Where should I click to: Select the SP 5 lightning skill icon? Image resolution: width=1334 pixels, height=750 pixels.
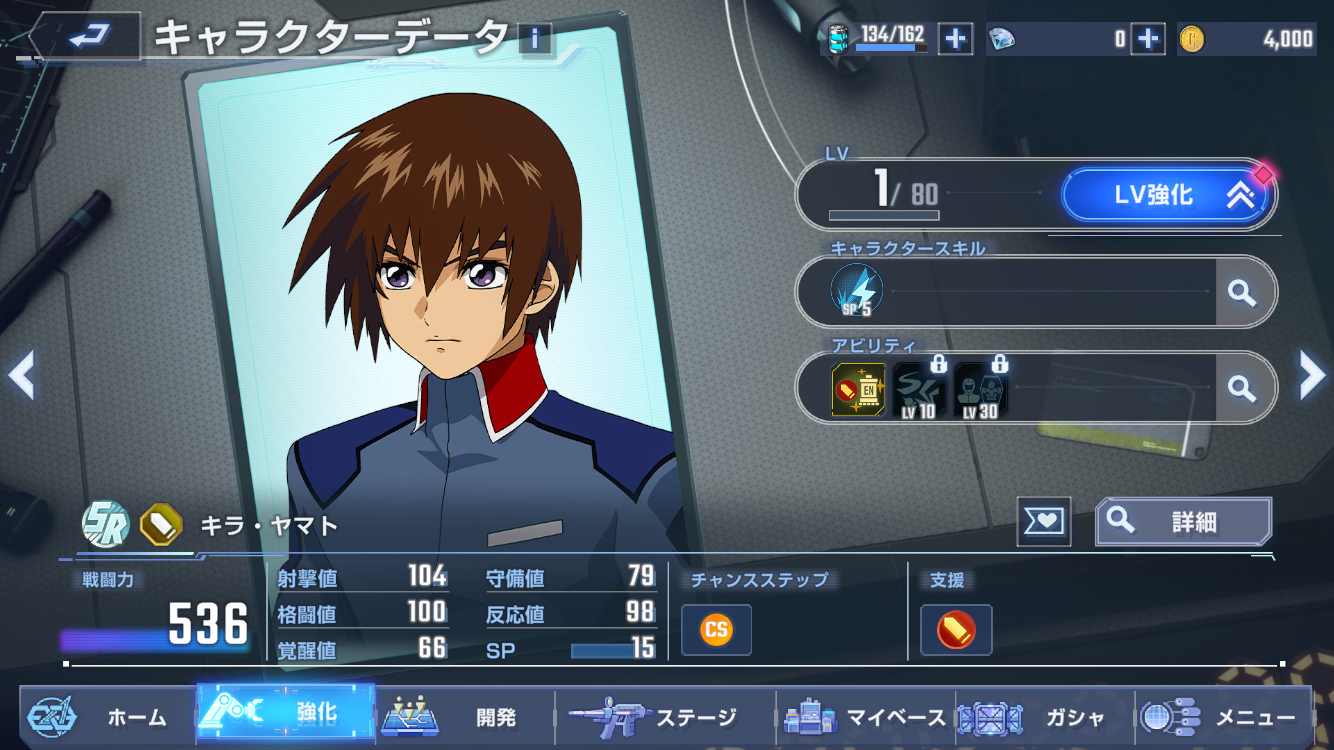tap(856, 291)
